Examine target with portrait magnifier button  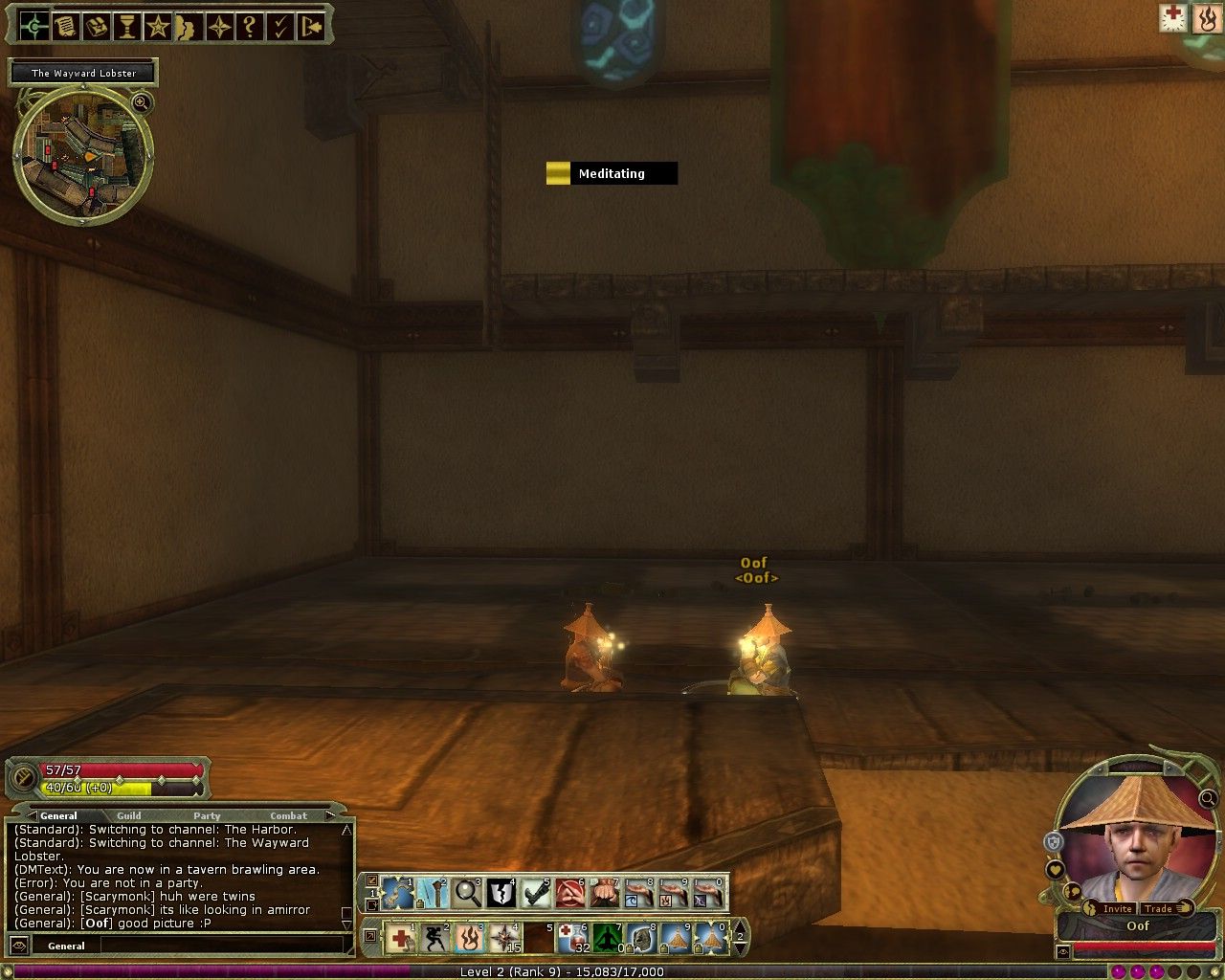pos(1208,798)
